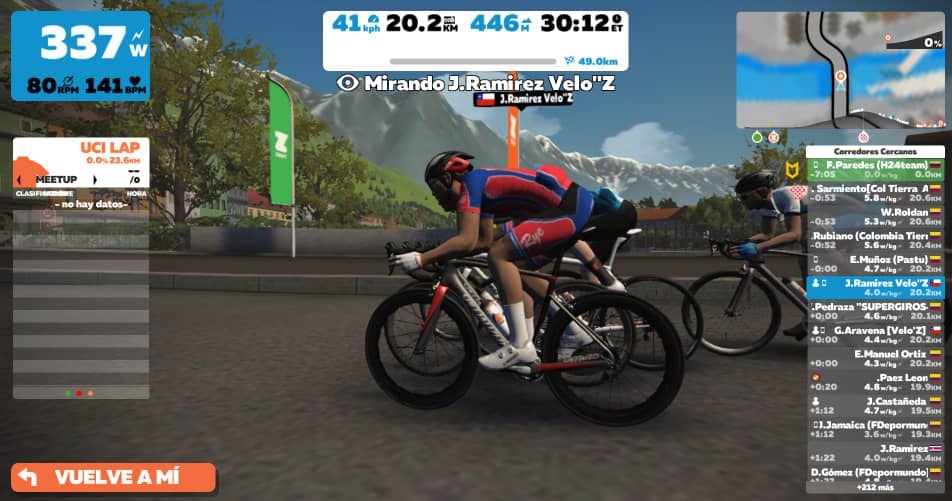This screenshot has width=952, height=501.
Task: Click the highlighted J.Ramirez Velo"Z row
Action: point(876,287)
